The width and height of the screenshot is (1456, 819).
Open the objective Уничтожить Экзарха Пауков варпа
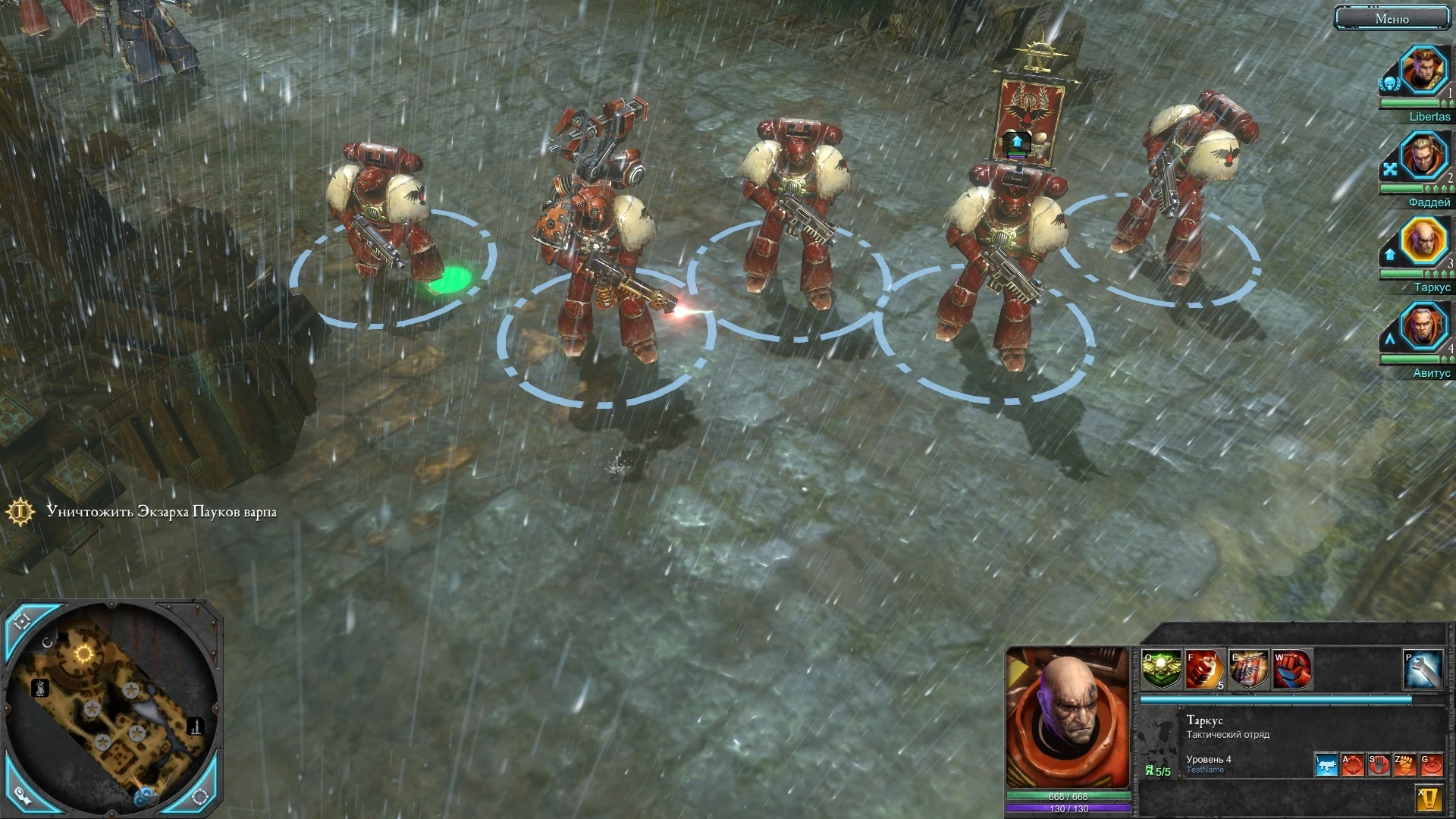(161, 512)
